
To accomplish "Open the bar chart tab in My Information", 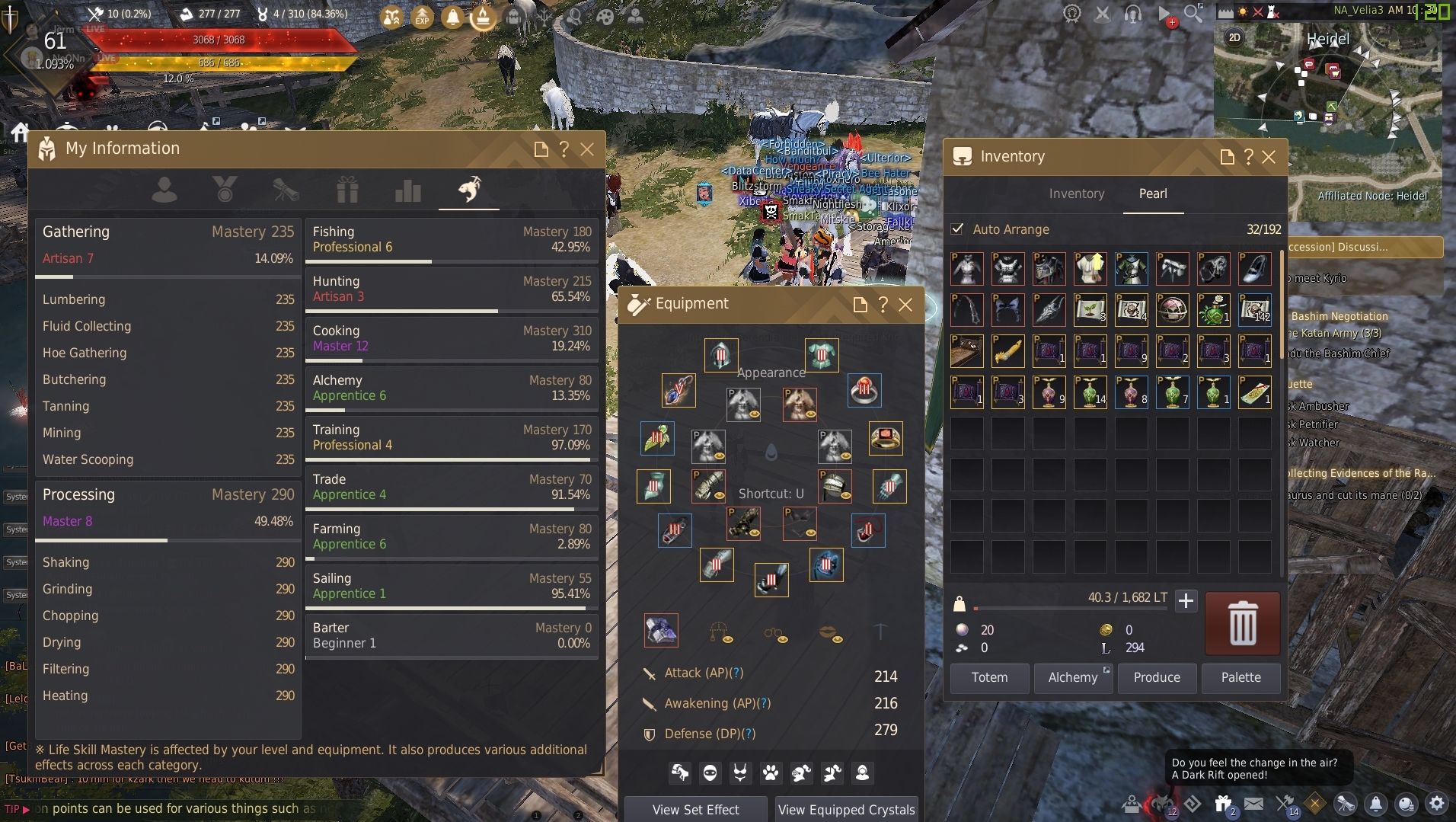I will pos(408,190).
